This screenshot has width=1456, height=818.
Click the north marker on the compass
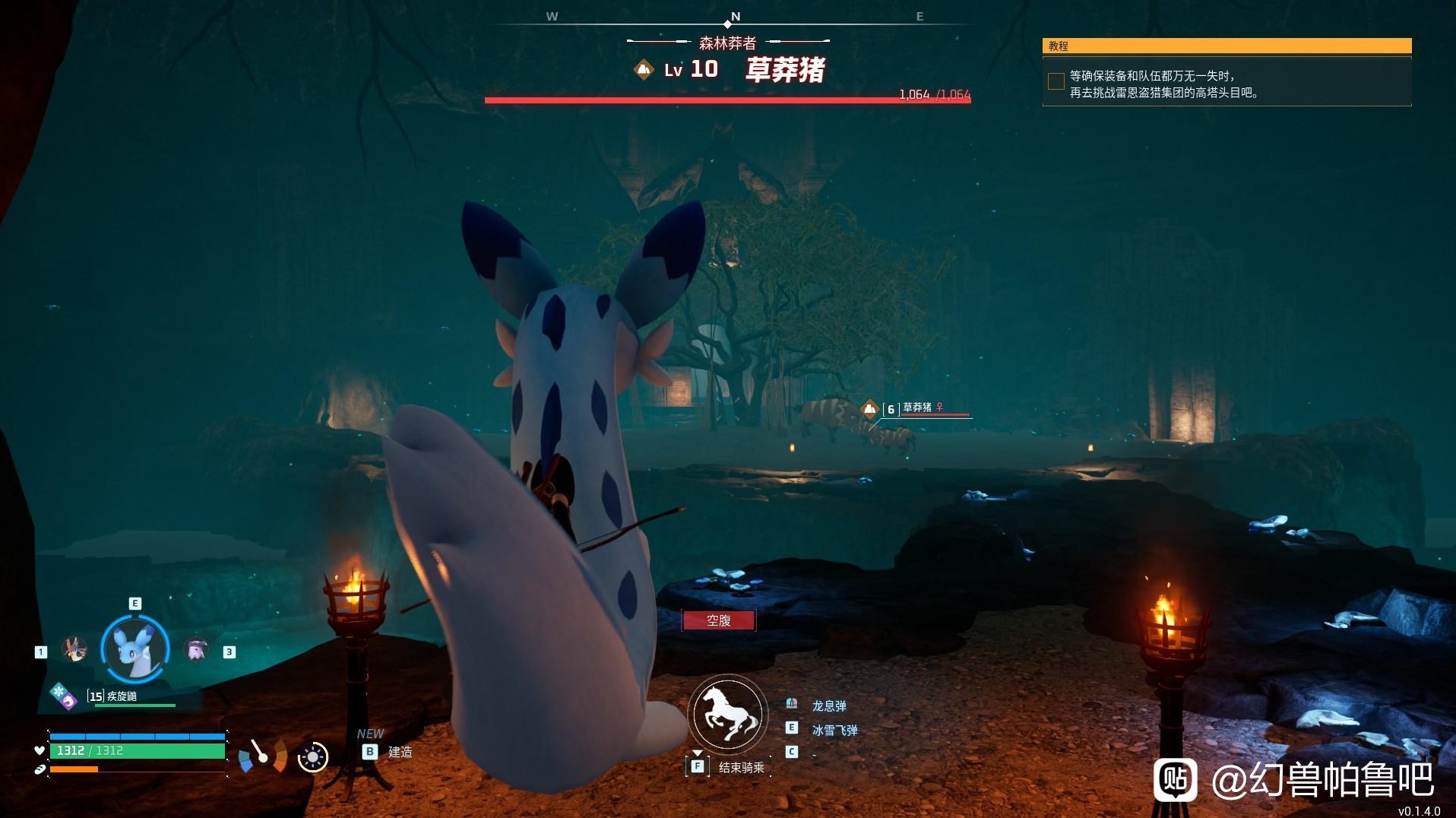click(x=735, y=17)
